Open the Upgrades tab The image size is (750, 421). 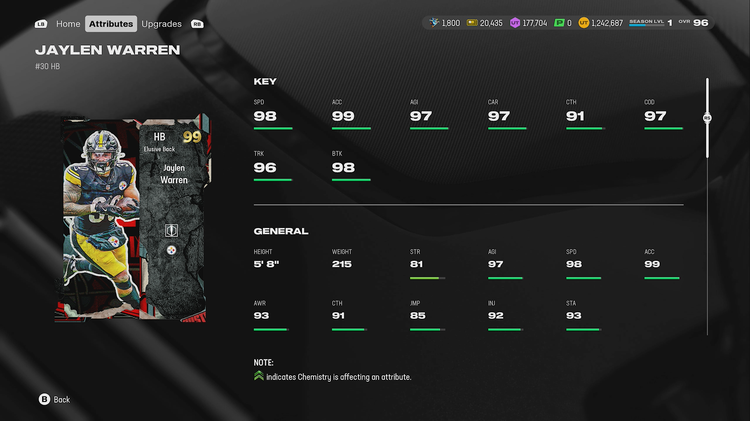pos(161,23)
